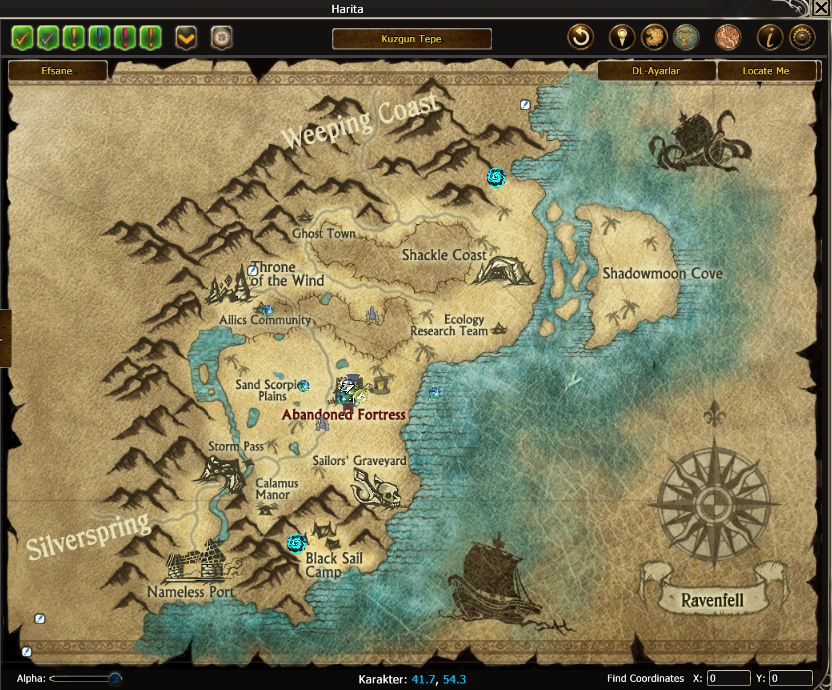Click the Locate Me button

[x=766, y=71]
